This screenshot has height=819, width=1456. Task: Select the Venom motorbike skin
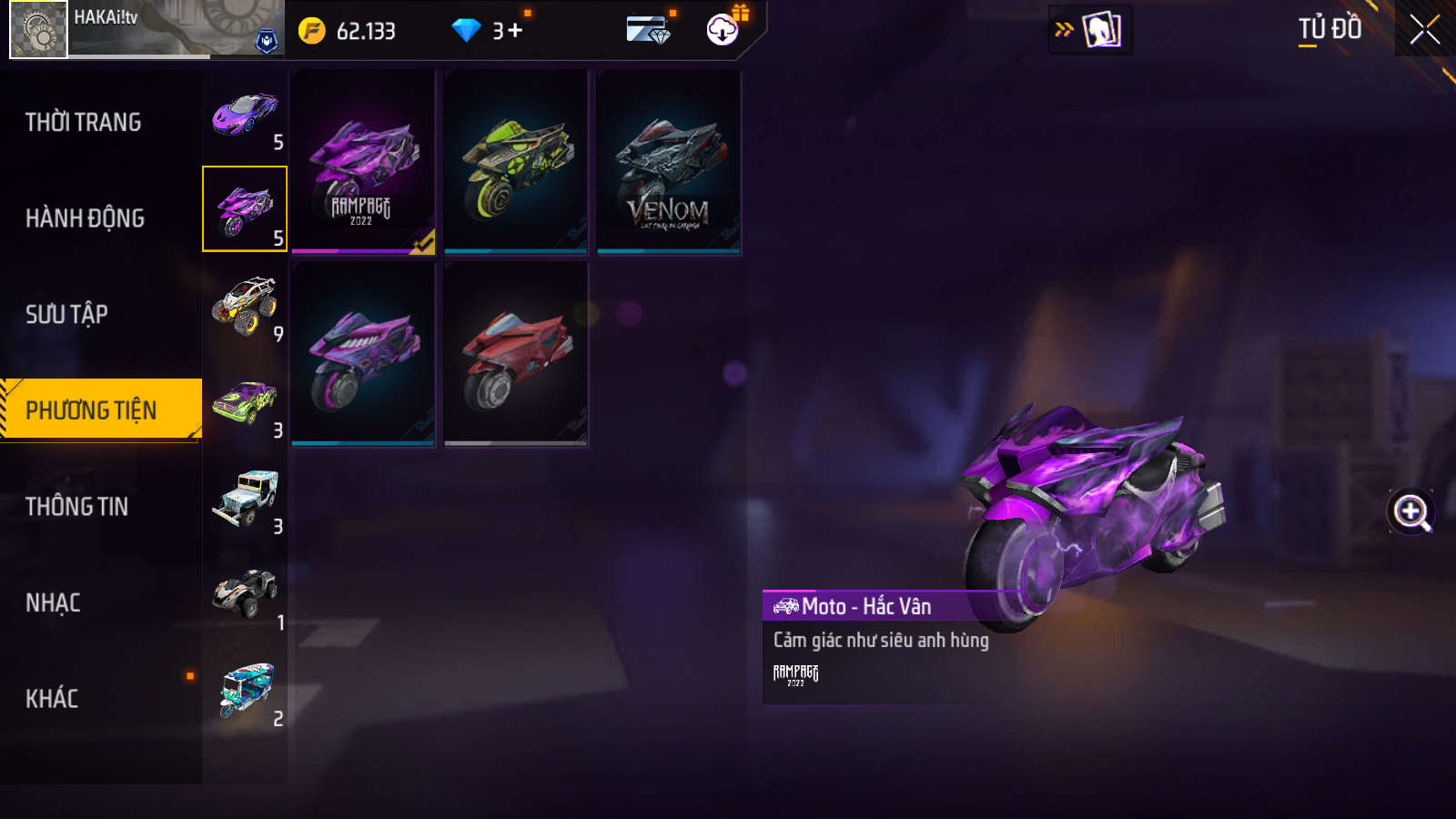click(x=669, y=162)
